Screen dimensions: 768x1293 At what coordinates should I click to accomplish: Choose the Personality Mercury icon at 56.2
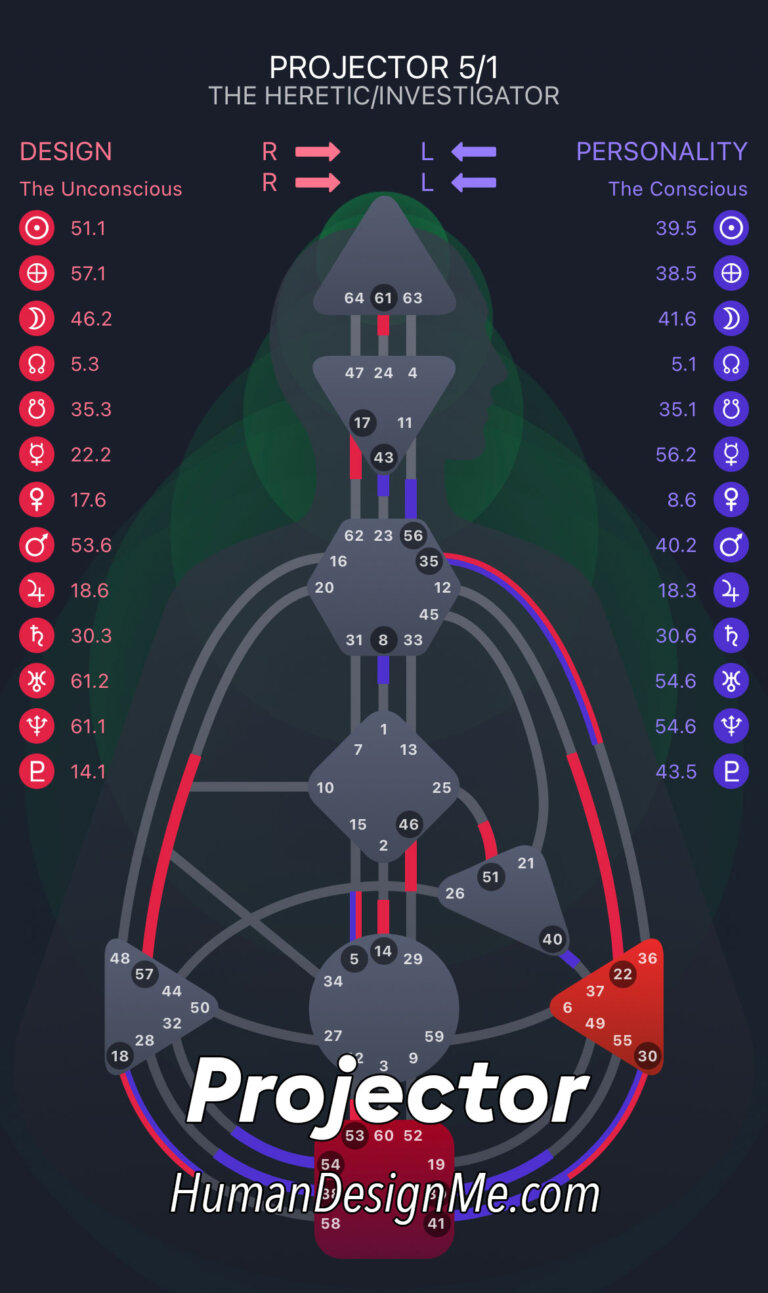pos(731,454)
